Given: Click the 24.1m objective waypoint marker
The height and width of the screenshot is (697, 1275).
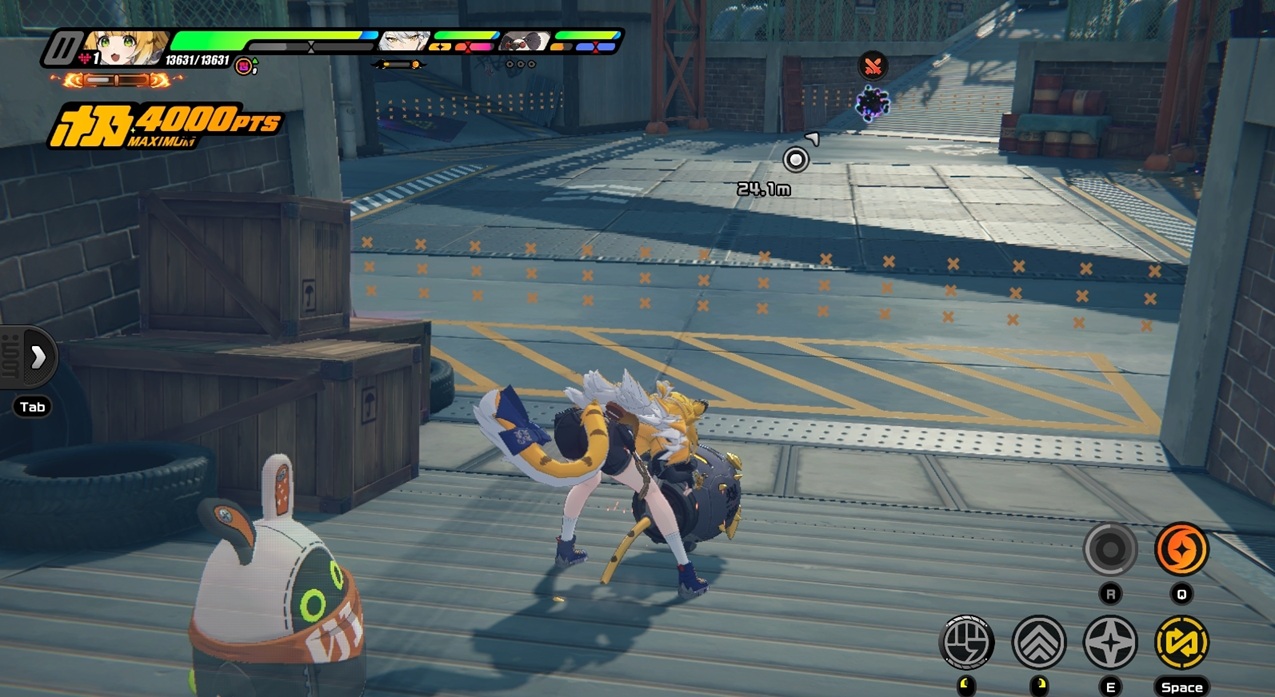Looking at the screenshot, I should 795,160.
